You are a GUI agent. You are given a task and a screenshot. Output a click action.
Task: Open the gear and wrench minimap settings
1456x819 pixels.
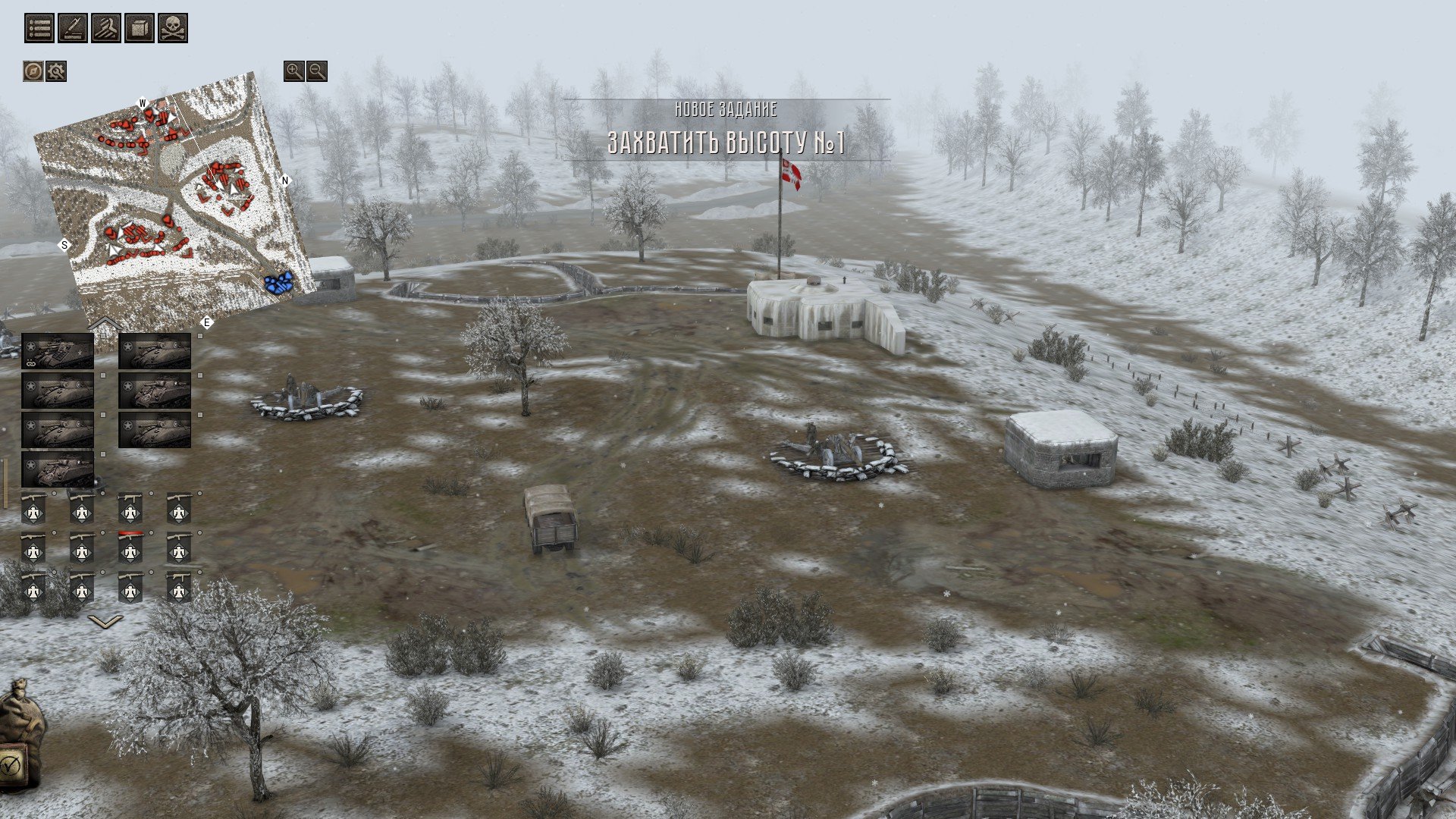coord(56,71)
